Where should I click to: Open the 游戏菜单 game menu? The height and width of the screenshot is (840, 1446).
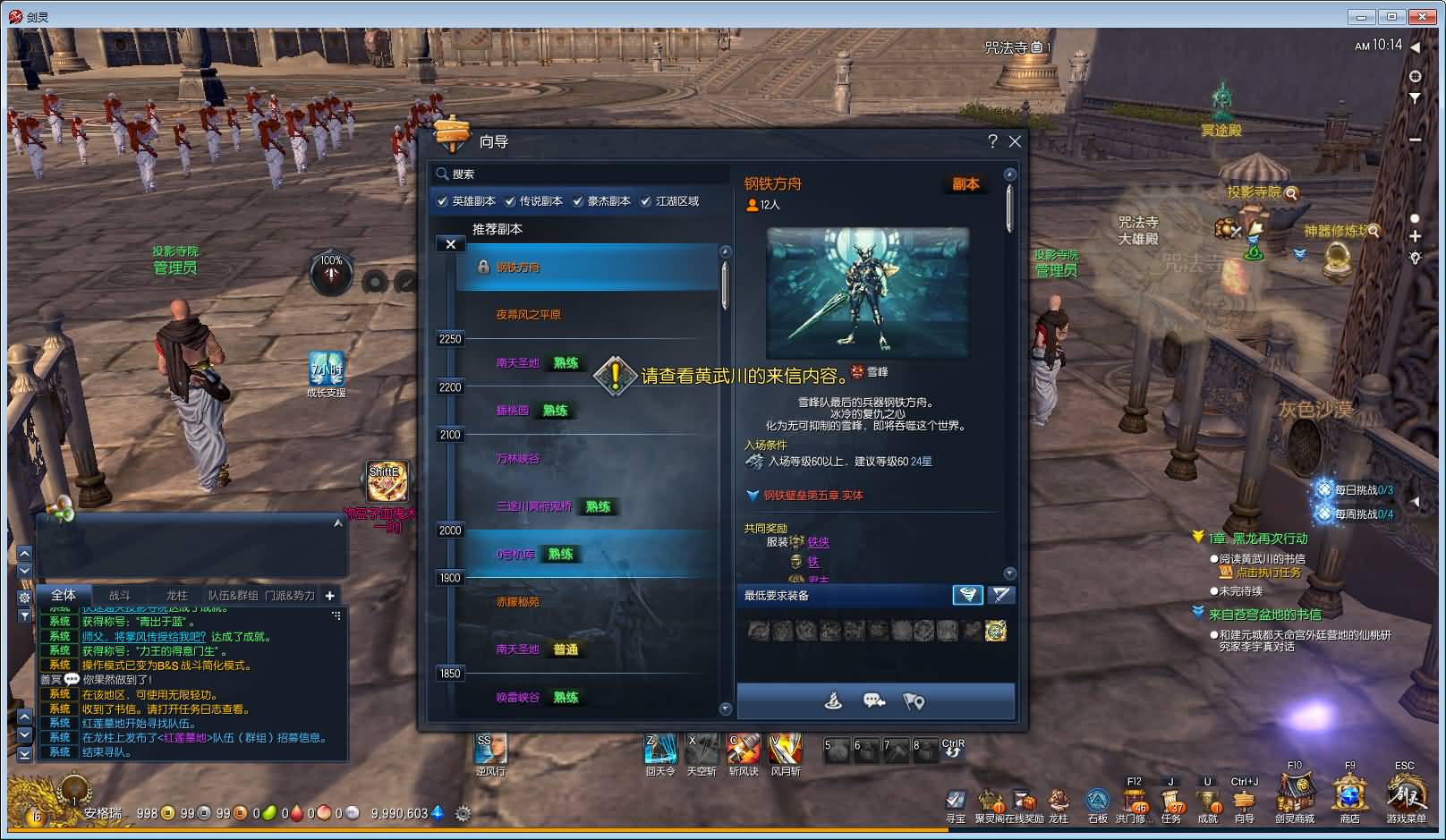point(1406,794)
